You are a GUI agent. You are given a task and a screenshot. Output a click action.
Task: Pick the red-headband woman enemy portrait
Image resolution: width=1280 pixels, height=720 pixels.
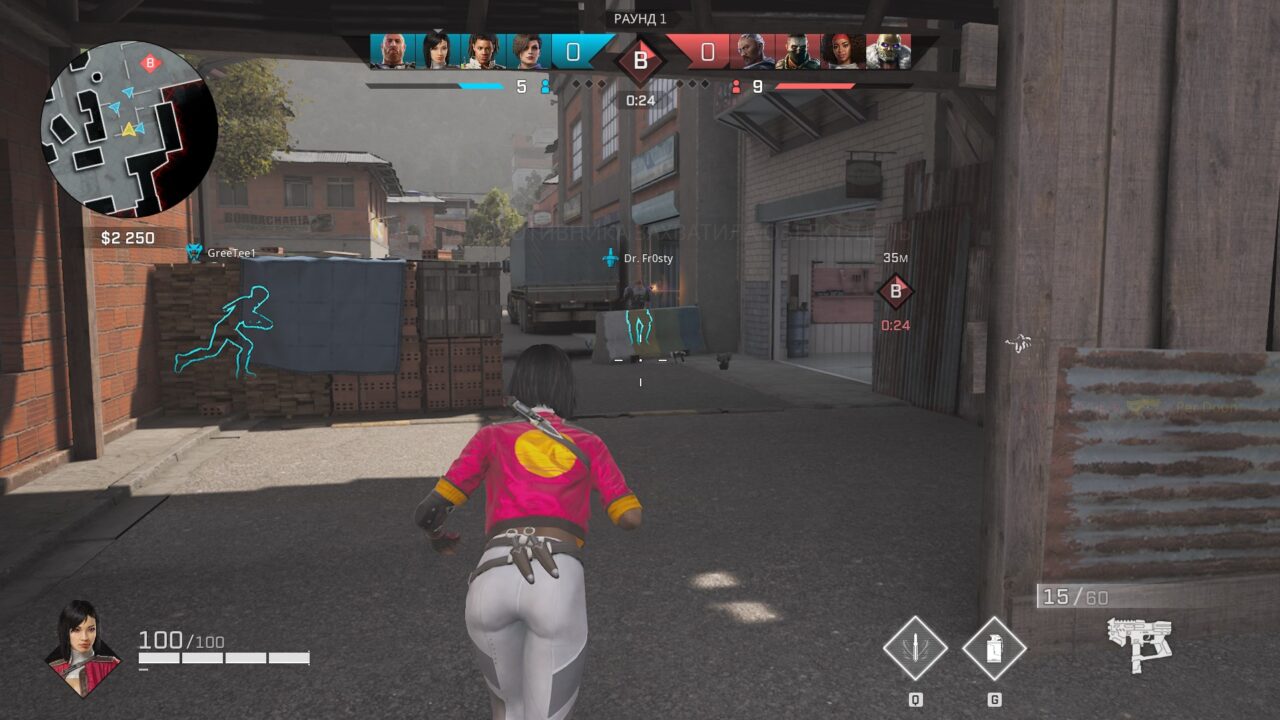click(x=842, y=52)
